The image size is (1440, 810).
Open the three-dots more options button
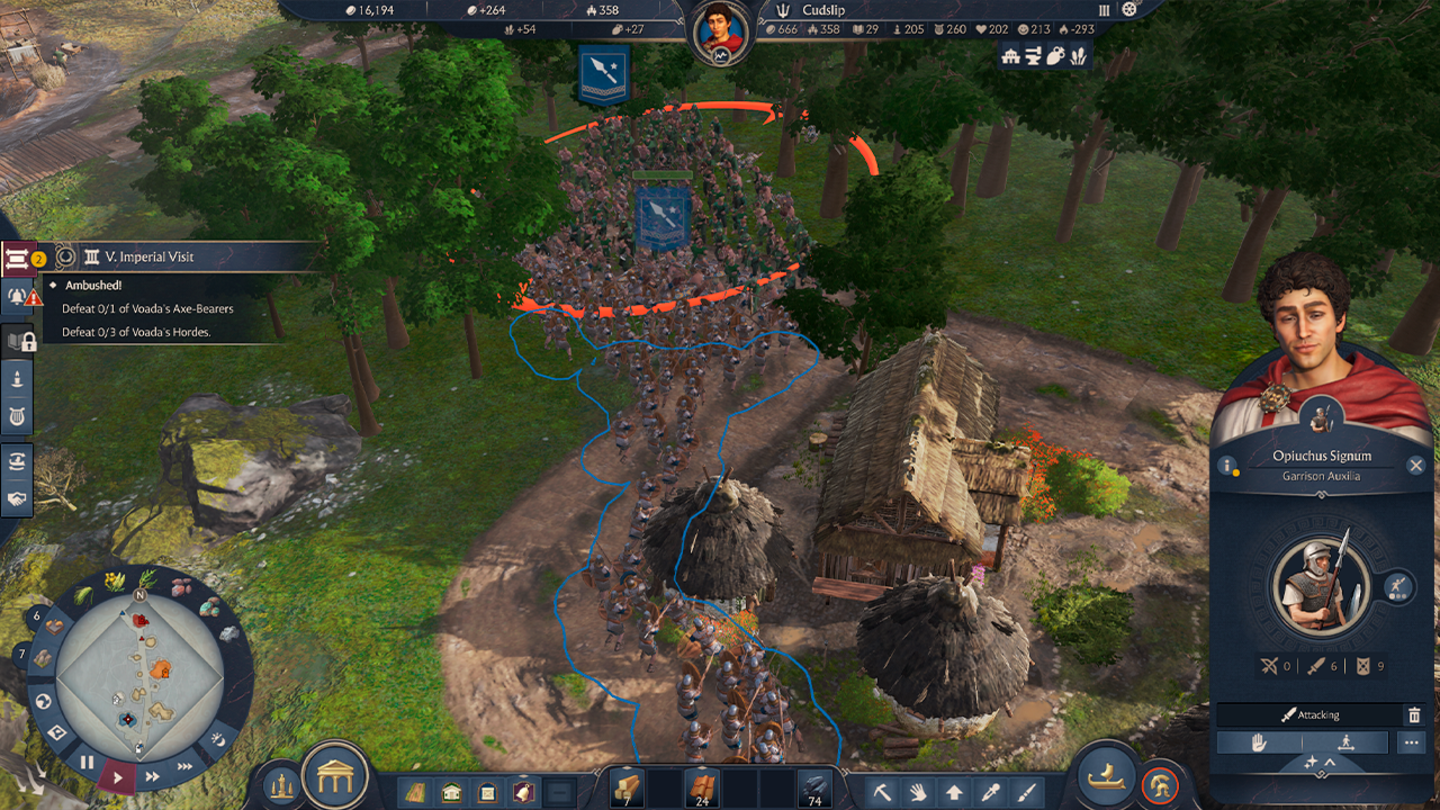(x=1411, y=743)
